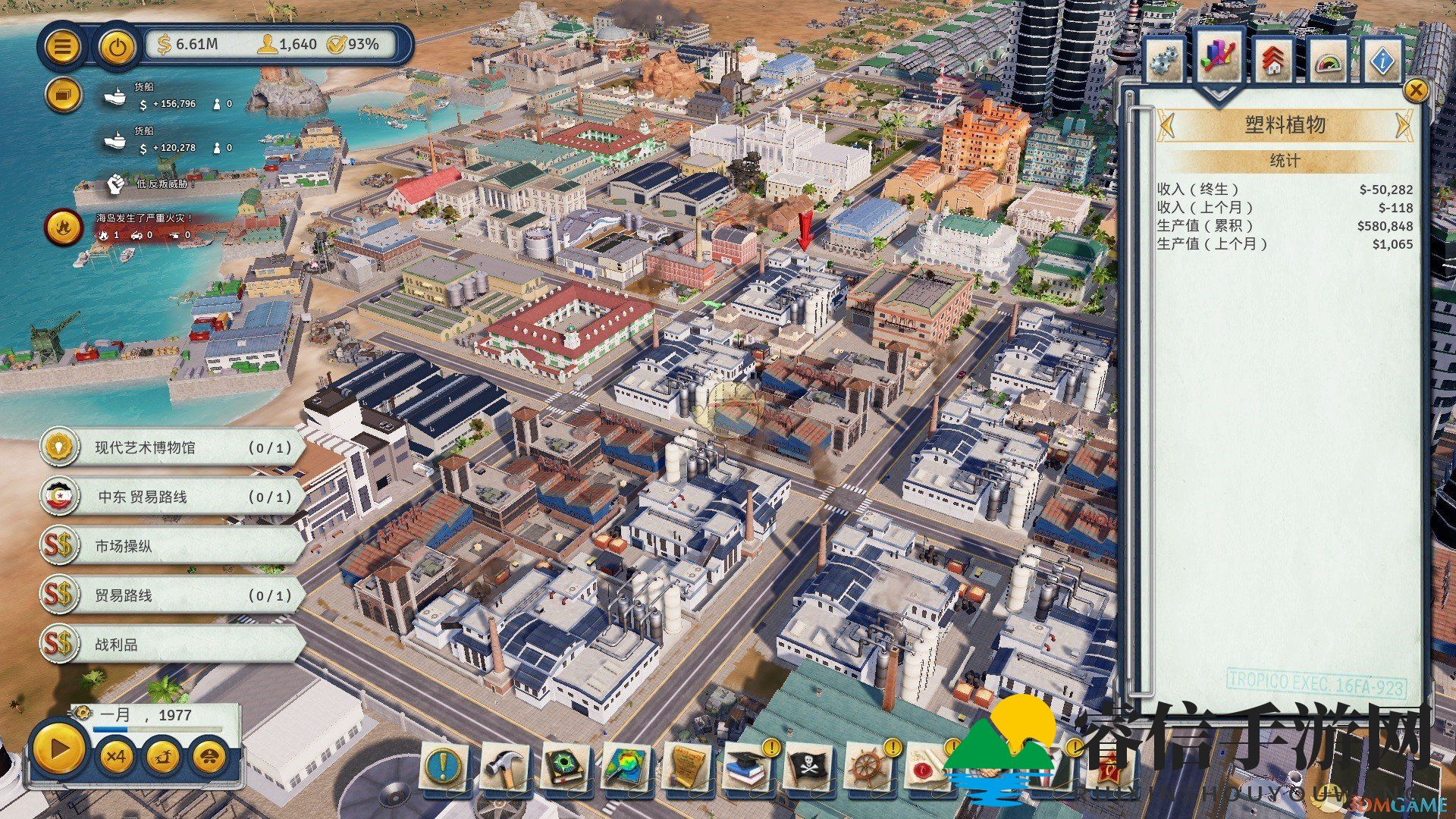Open the graduation cap research menu
The width and height of the screenshot is (1456, 819).
(747, 767)
